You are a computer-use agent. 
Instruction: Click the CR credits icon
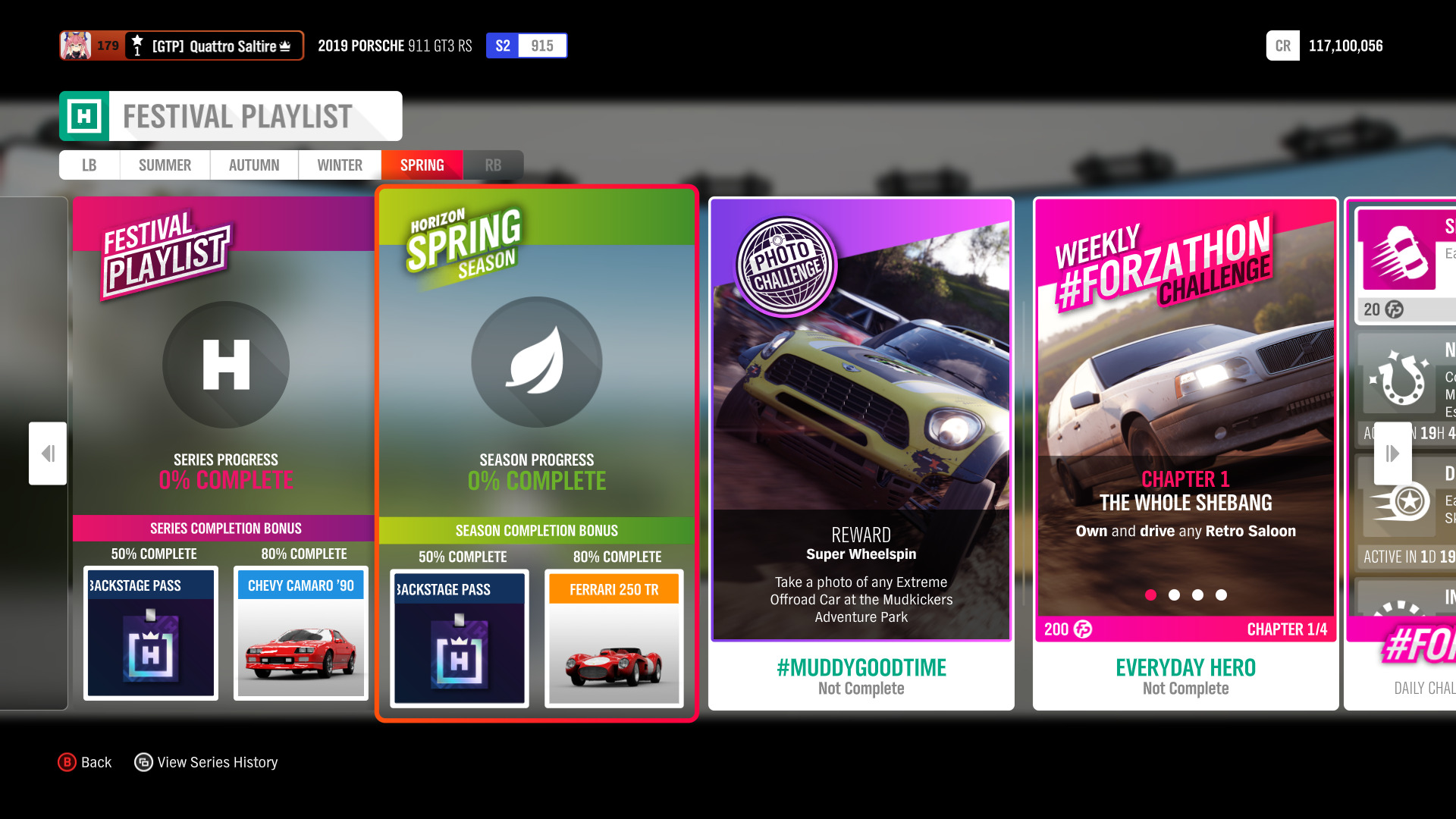(1282, 45)
